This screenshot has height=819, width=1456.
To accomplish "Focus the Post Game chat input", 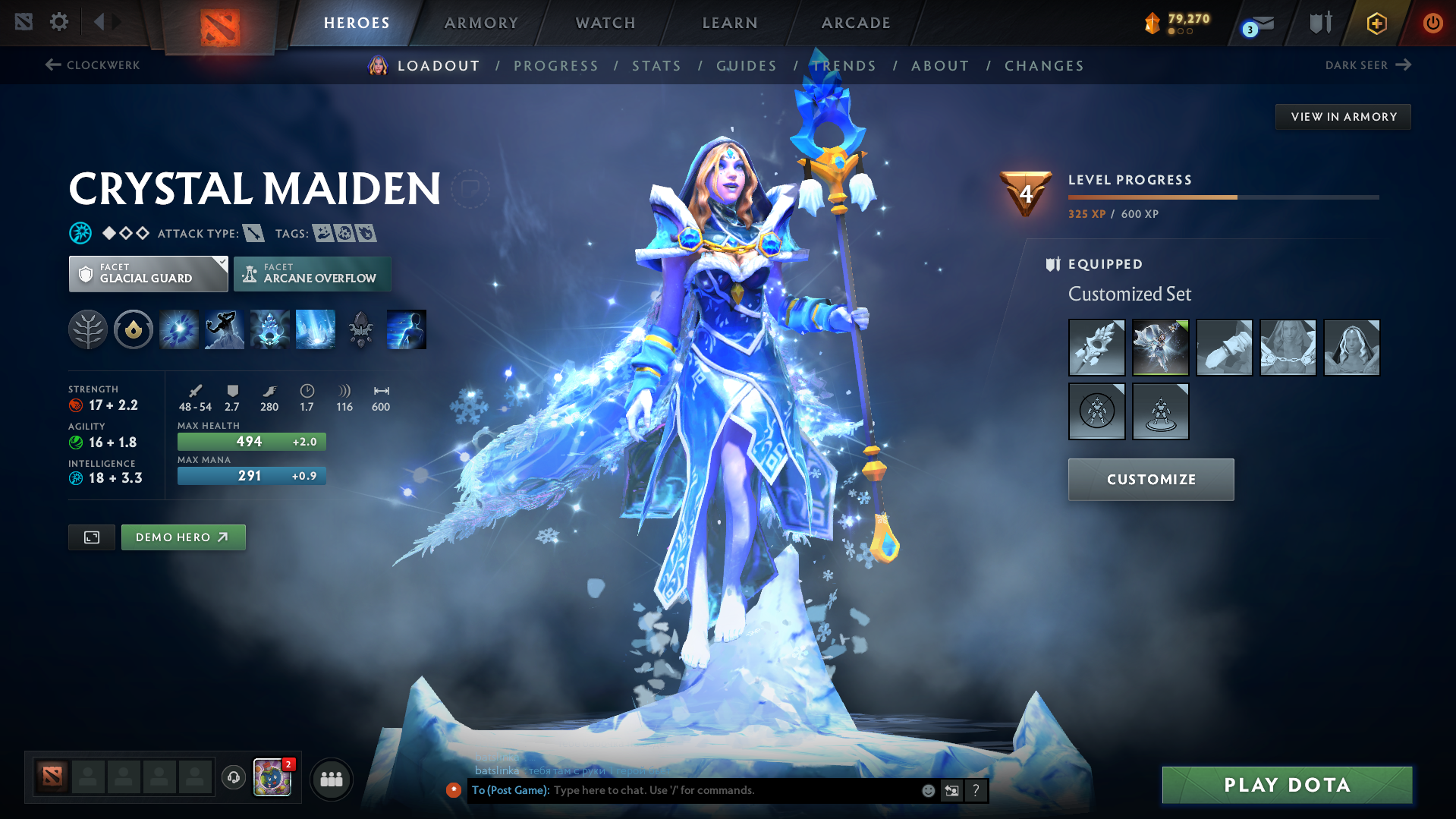I will (x=728, y=790).
